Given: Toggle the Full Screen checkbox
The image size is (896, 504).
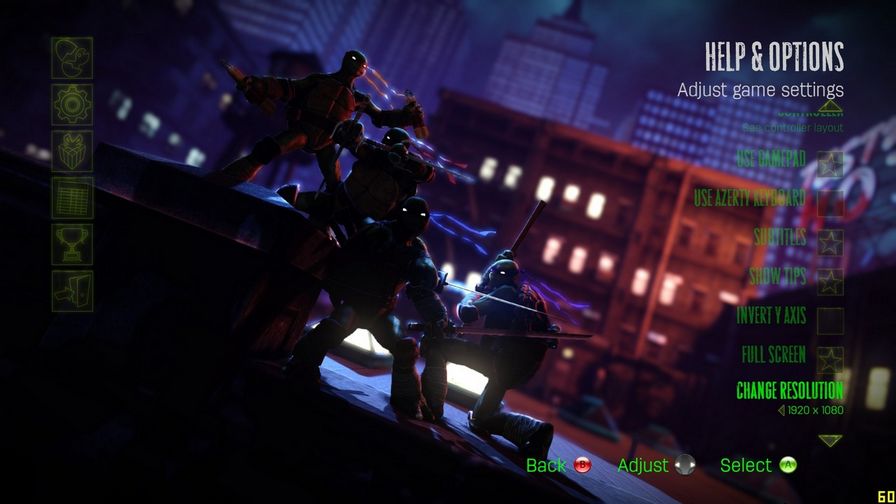Looking at the screenshot, I should click(830, 359).
